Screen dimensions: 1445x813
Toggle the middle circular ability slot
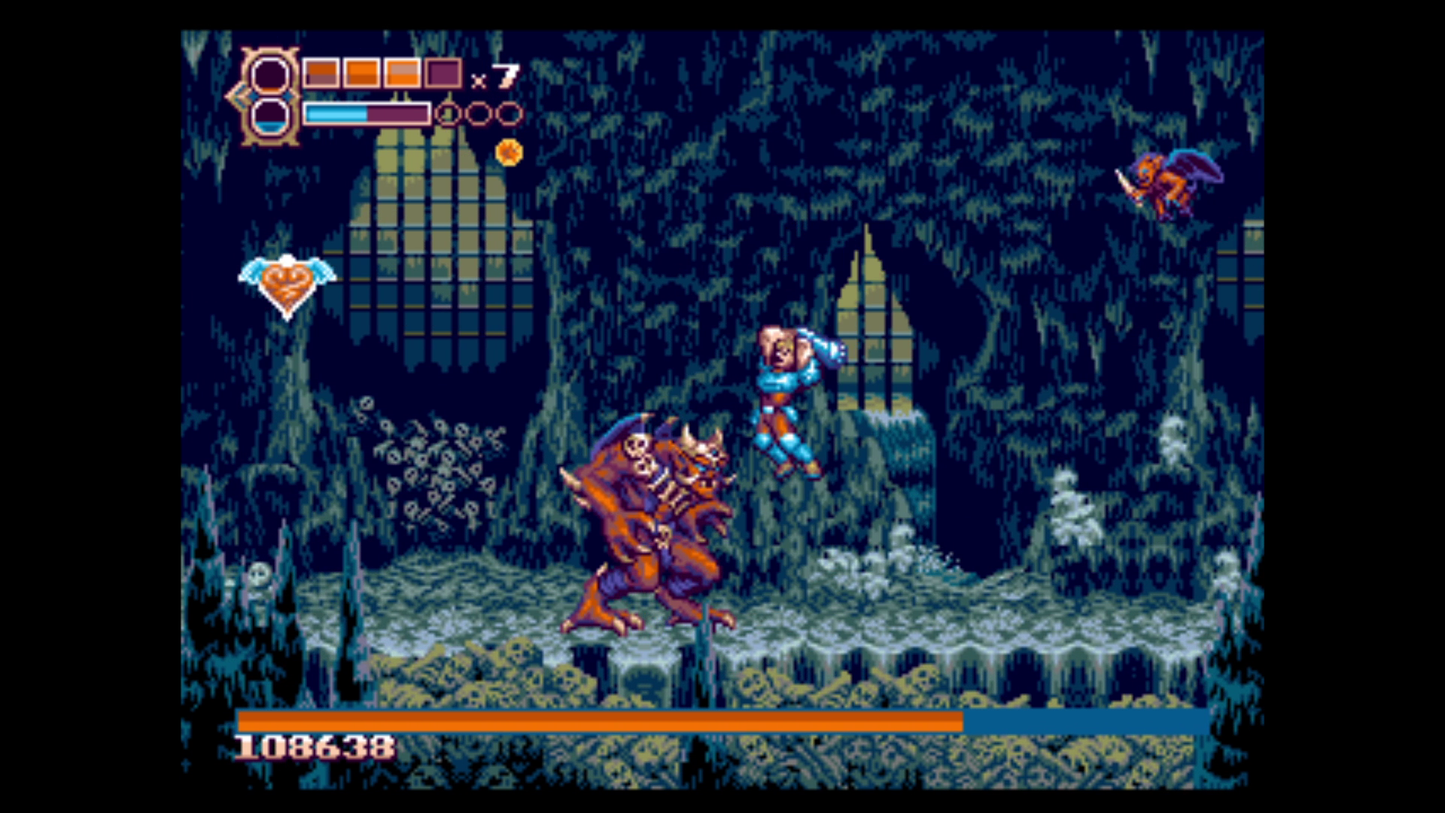click(480, 113)
